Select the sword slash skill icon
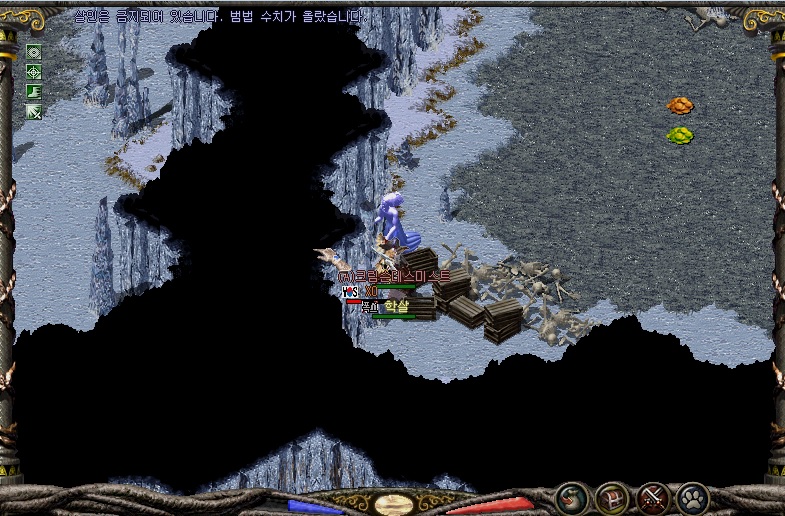 point(34,111)
